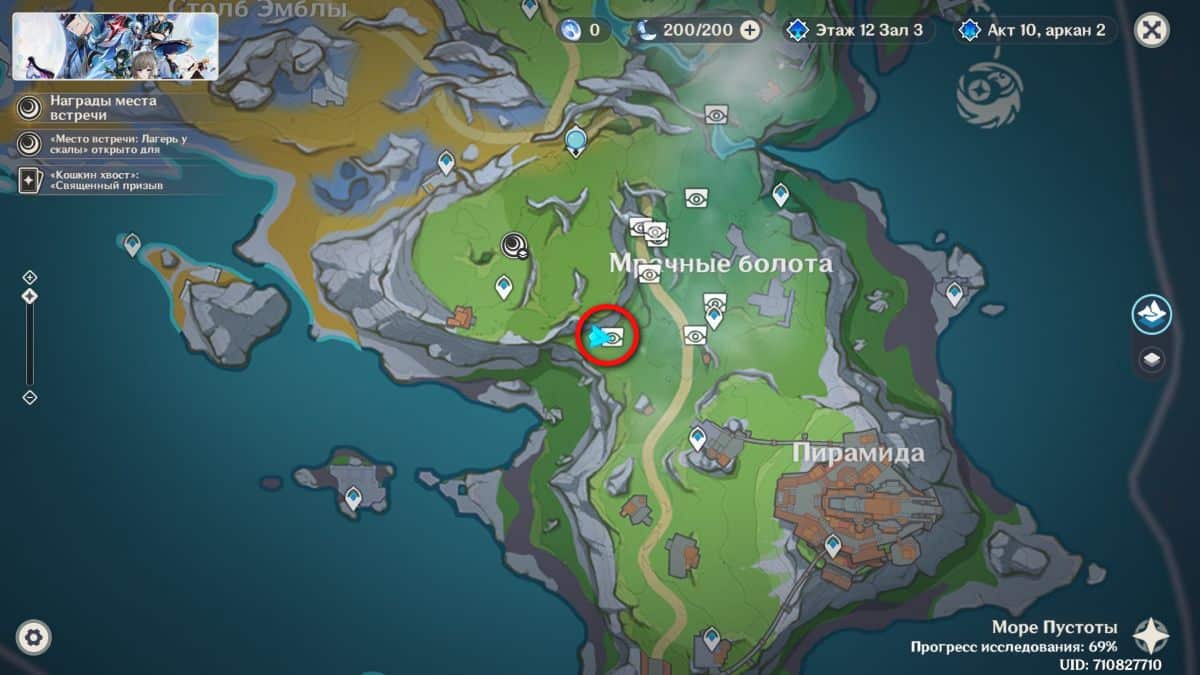Open map settings via the gear icon
The image size is (1200, 675).
(34, 637)
